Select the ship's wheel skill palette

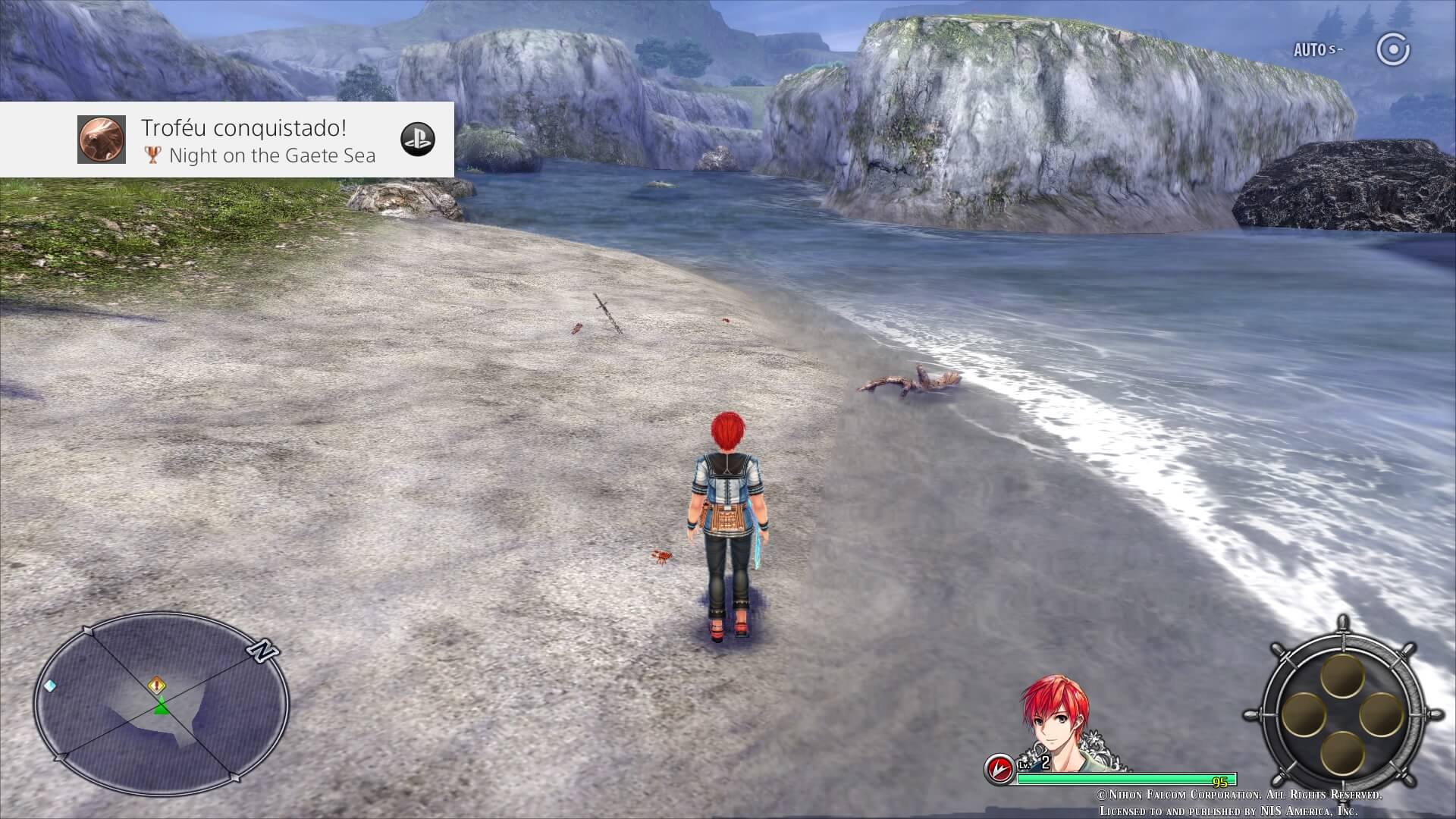point(1342,714)
